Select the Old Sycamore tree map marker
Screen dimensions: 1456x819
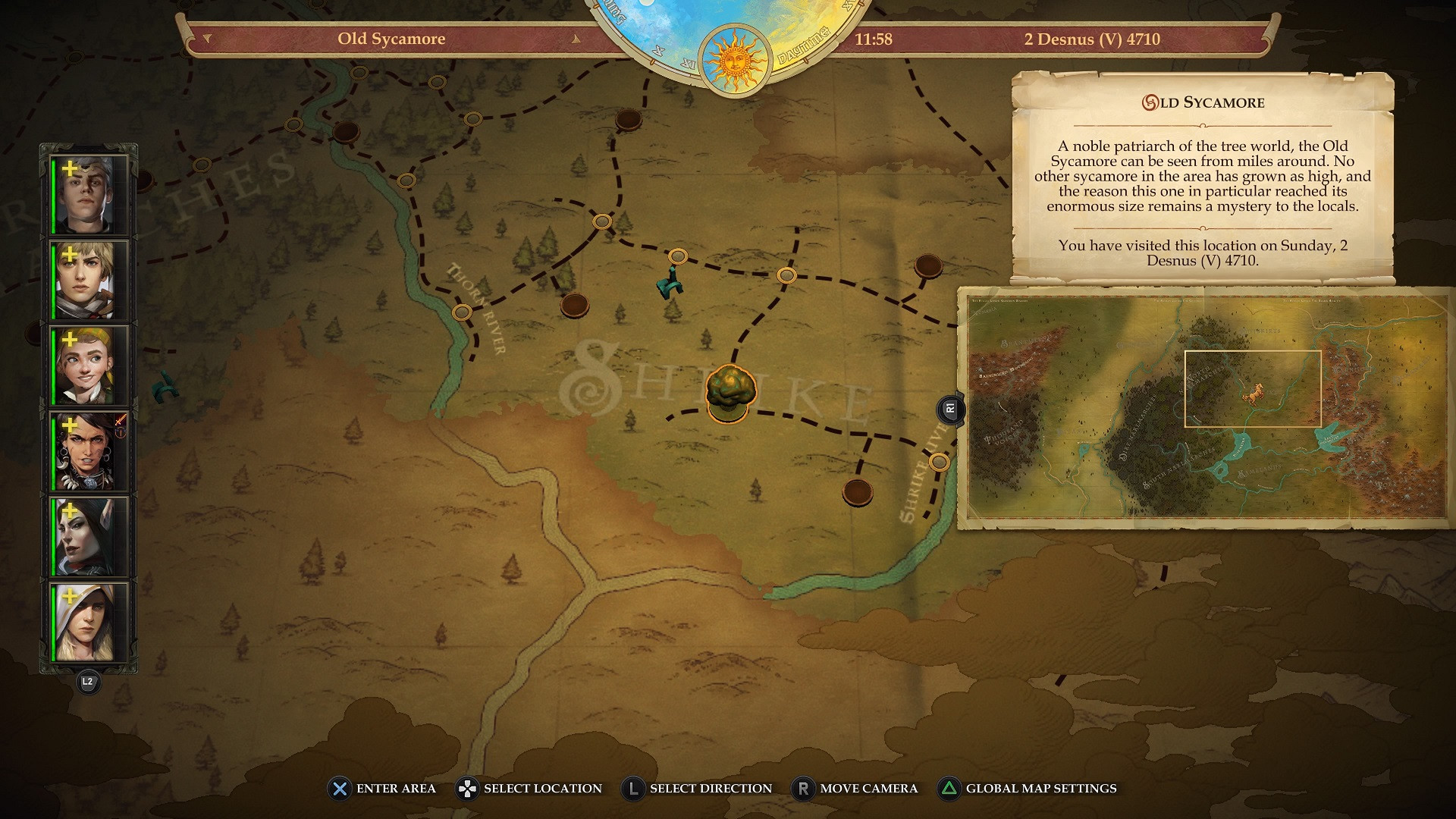point(730,393)
